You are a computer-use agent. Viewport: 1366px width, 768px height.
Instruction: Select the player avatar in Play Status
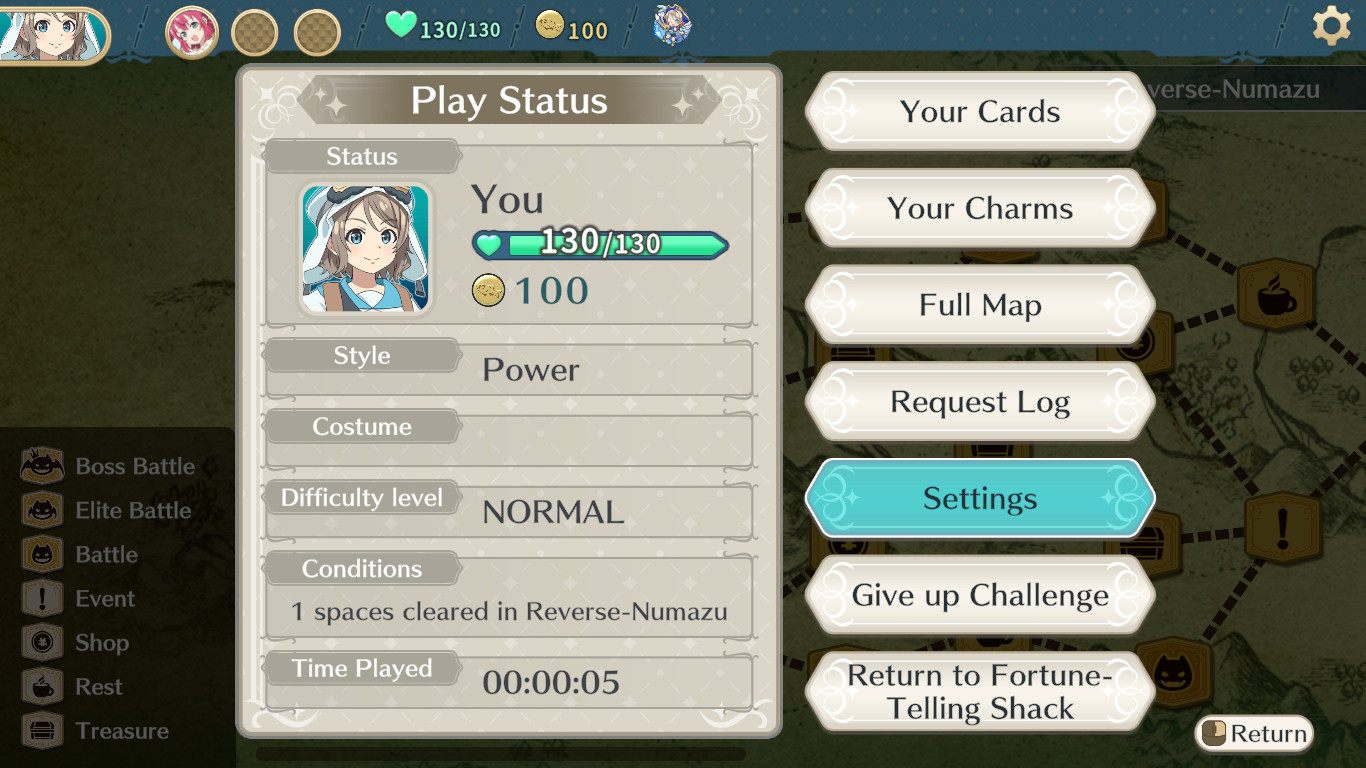click(366, 249)
